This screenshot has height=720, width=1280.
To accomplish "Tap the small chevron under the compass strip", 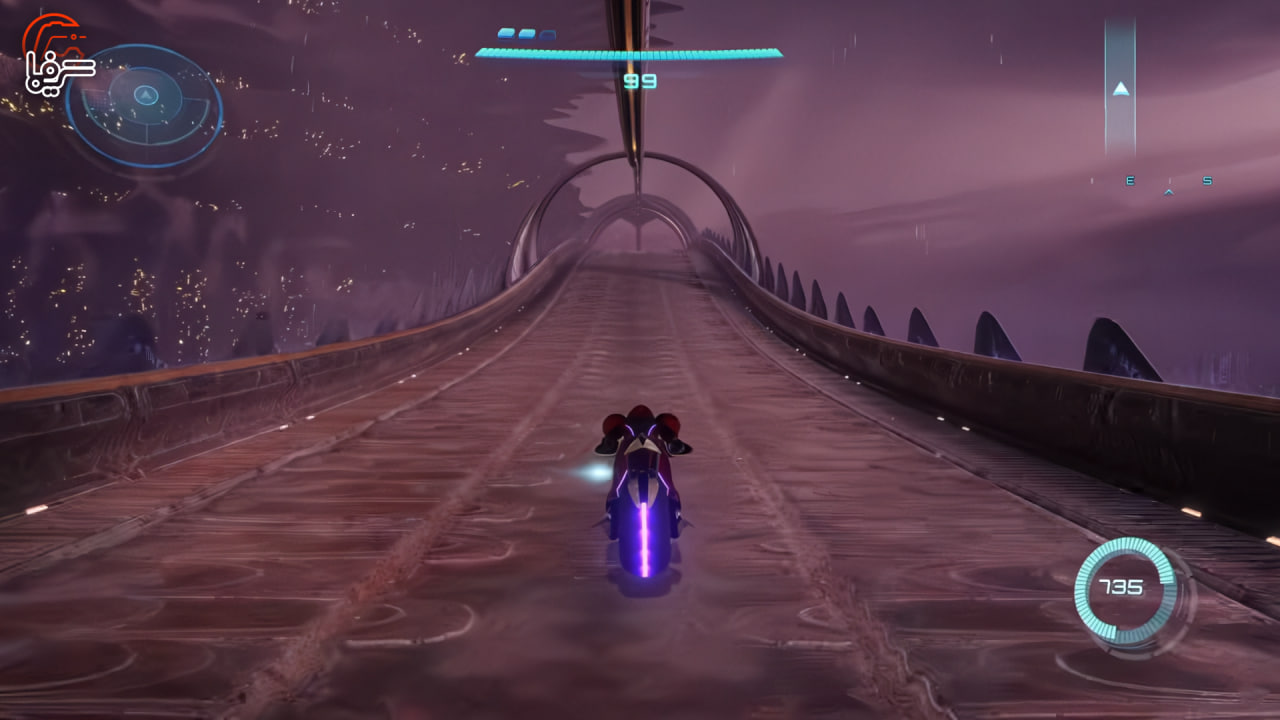I will (1169, 192).
